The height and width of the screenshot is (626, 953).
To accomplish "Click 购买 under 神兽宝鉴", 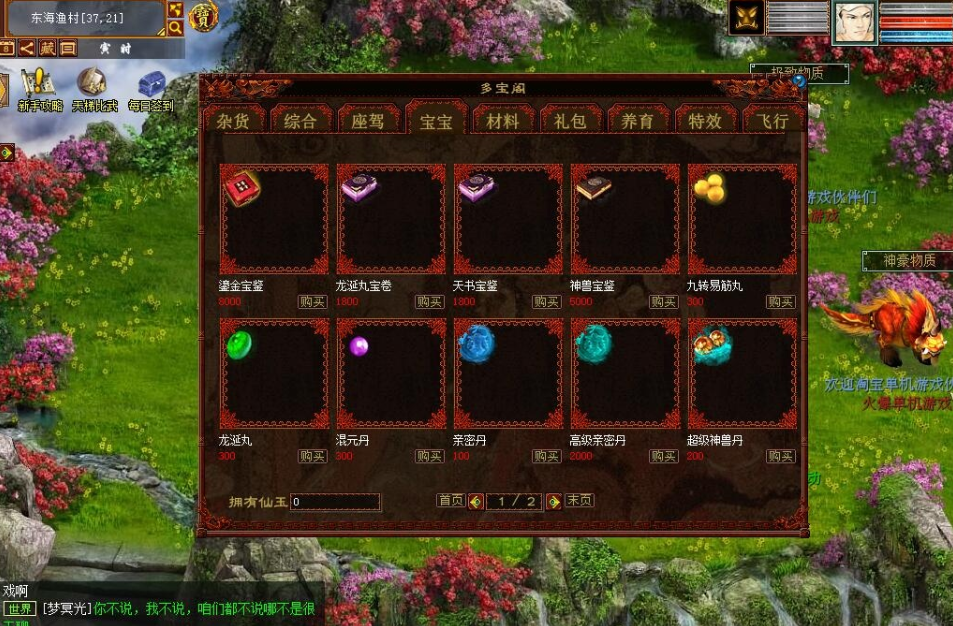I will point(663,302).
